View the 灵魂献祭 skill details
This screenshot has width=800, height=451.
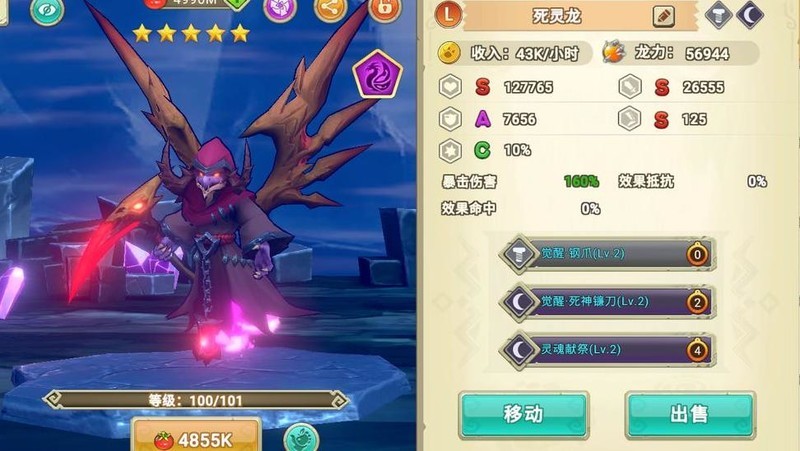click(608, 349)
